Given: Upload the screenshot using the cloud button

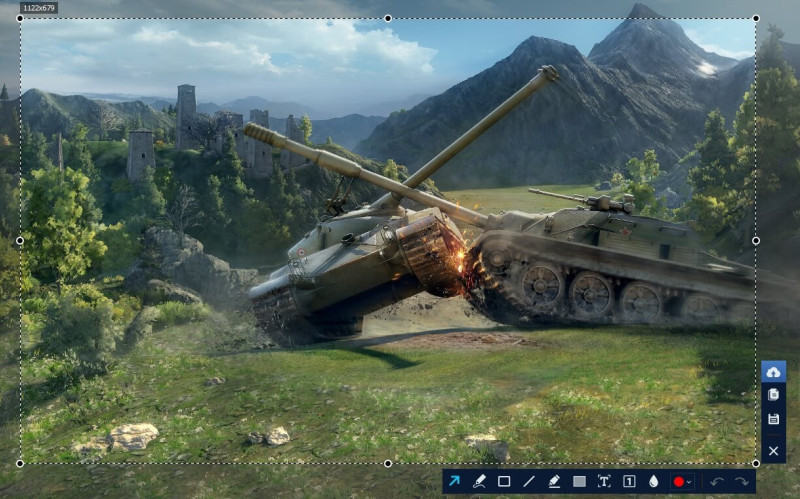Looking at the screenshot, I should point(773,372).
